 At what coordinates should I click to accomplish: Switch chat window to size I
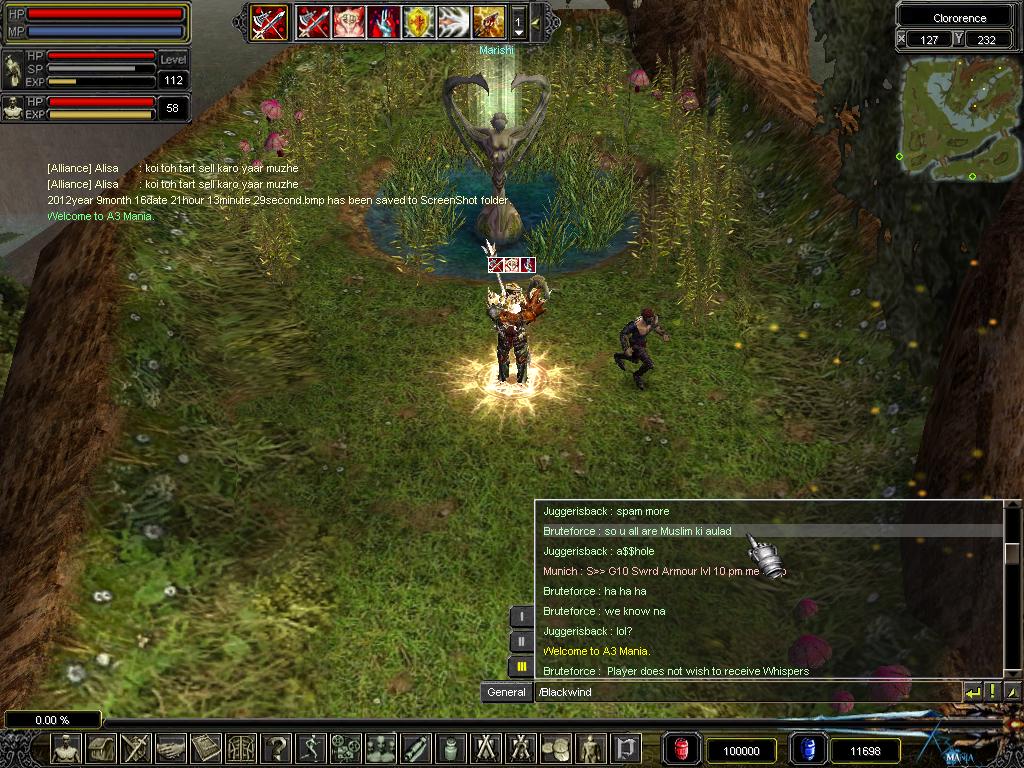(521, 617)
